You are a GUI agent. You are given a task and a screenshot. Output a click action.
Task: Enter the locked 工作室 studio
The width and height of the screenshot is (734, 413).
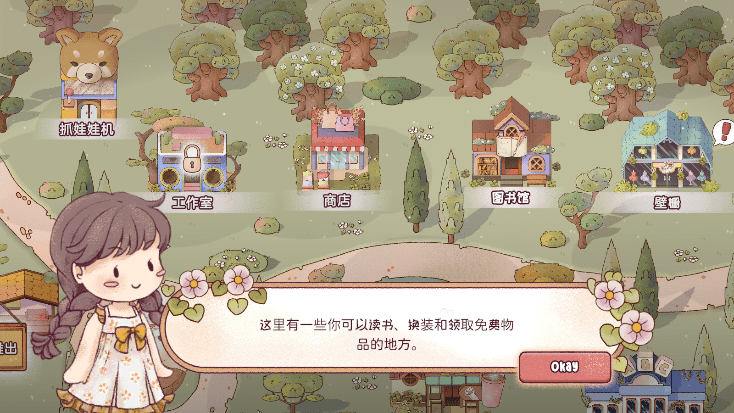tap(191, 162)
